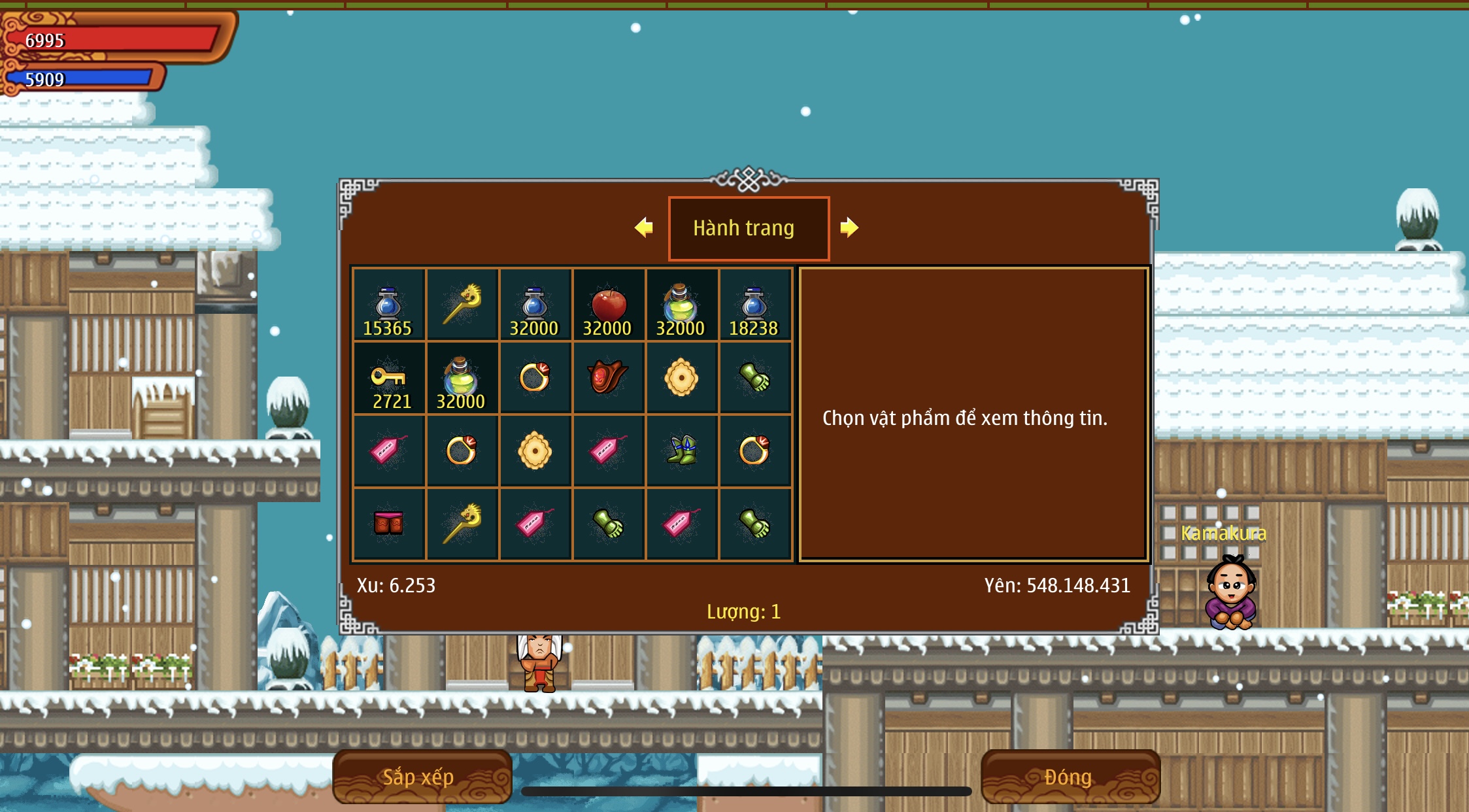Select the blue potion stack of 15365
The width and height of the screenshot is (1469, 812).
pos(389,305)
